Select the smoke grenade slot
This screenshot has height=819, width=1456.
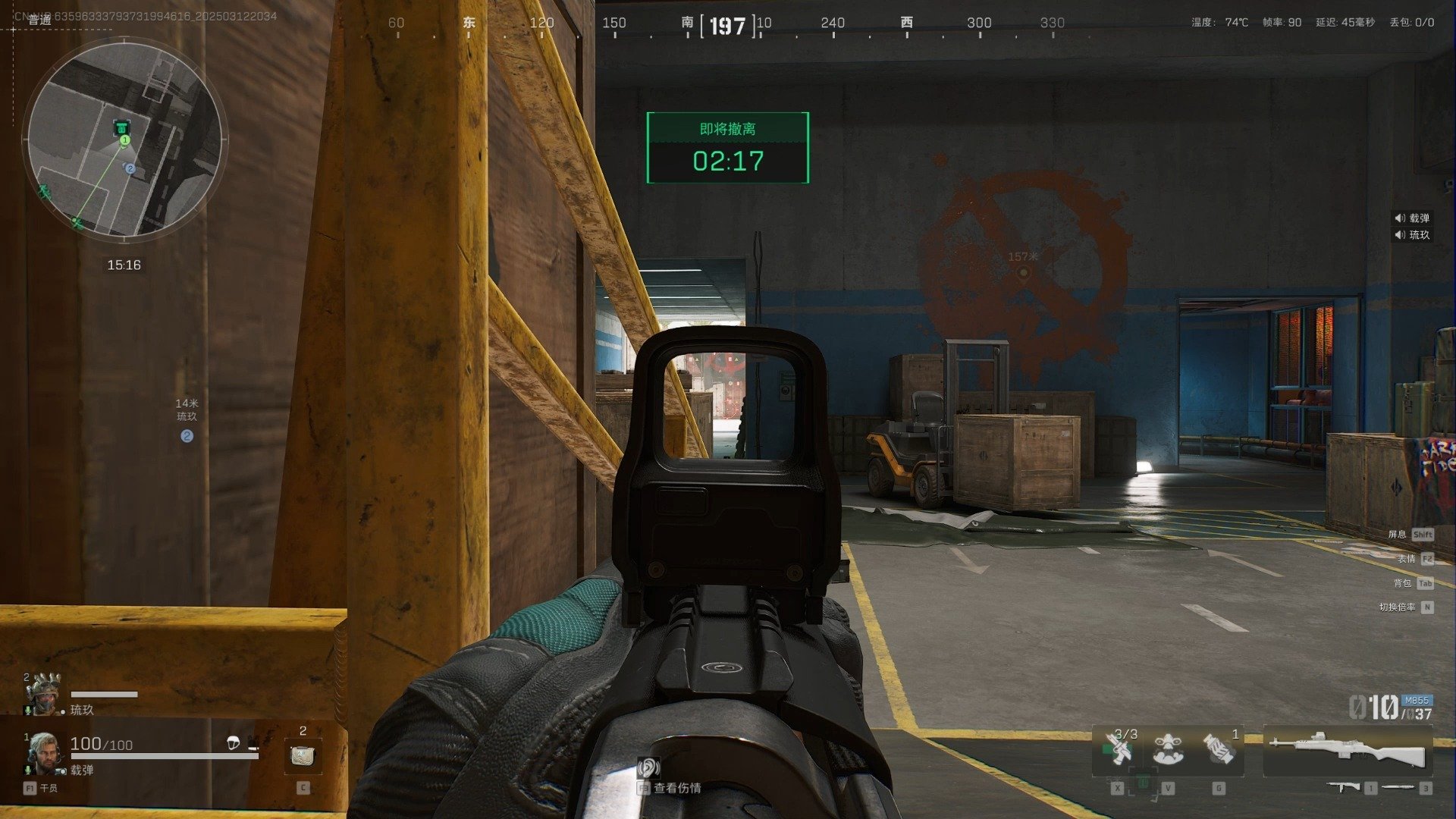pyautogui.click(x=1219, y=750)
